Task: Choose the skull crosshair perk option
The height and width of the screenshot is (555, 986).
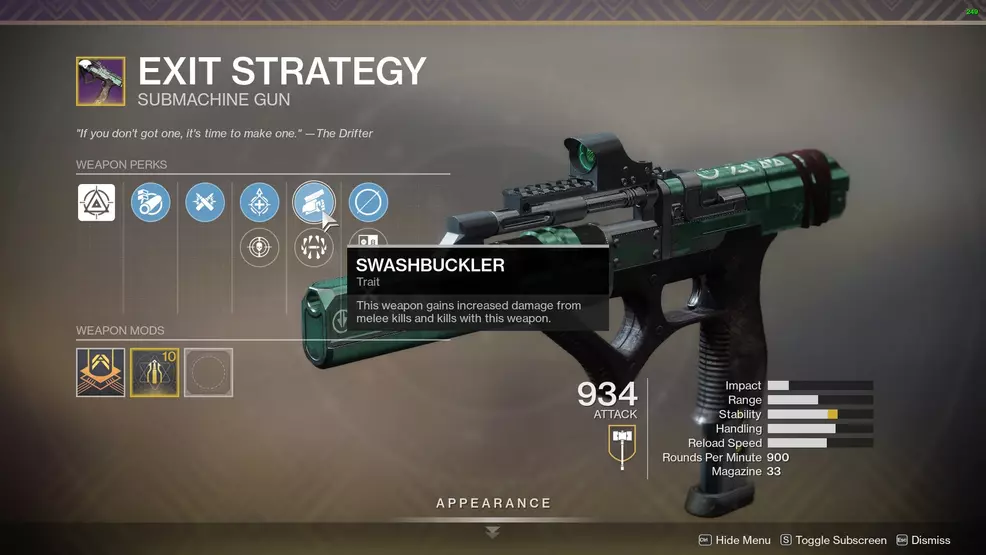Action: click(x=259, y=248)
